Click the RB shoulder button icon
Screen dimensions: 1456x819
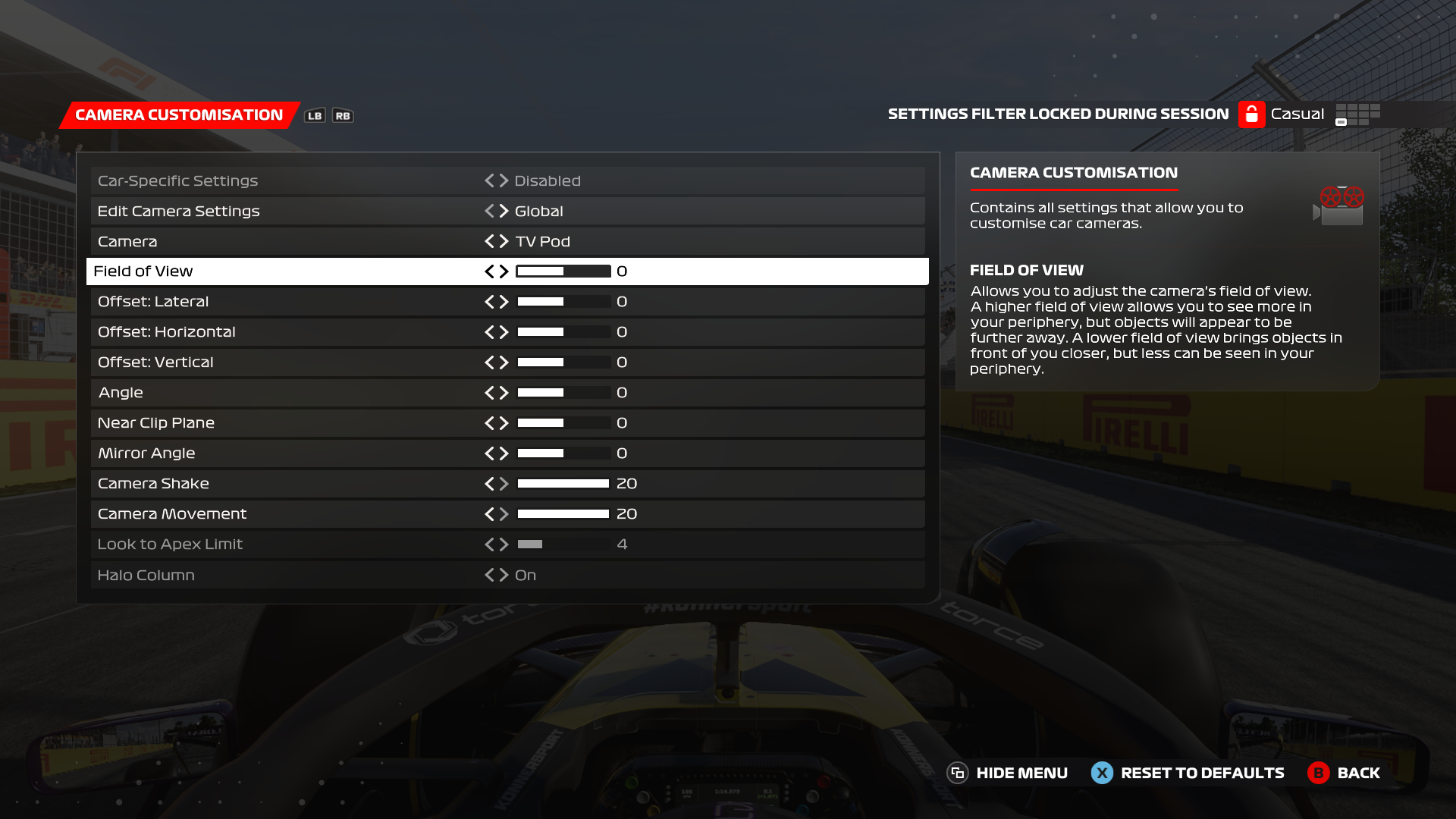click(x=343, y=115)
